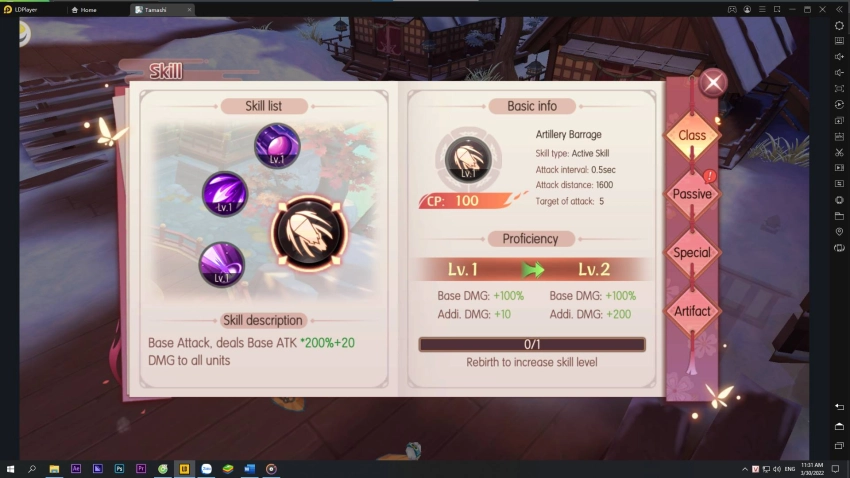This screenshot has height=478, width=850.
Task: Switch to the Class tab
Action: click(x=692, y=136)
